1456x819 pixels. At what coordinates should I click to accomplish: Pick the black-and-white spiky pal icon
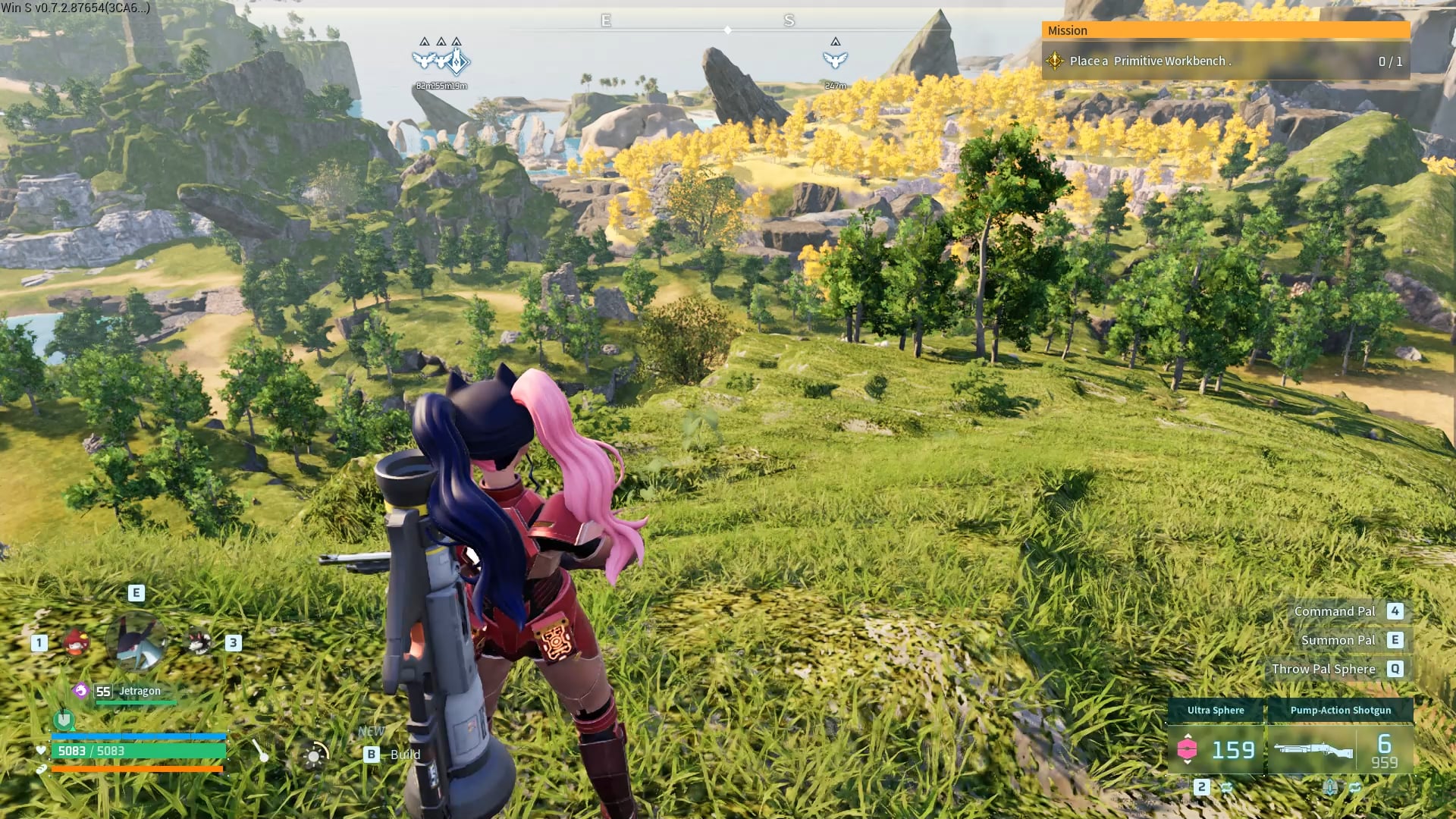tap(199, 643)
